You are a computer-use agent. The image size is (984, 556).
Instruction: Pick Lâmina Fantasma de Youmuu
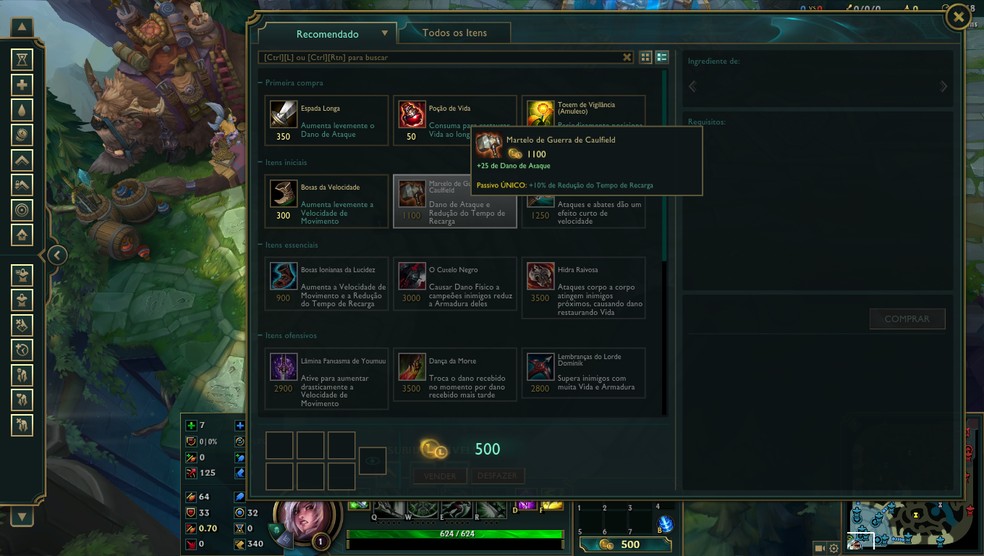click(x=327, y=377)
